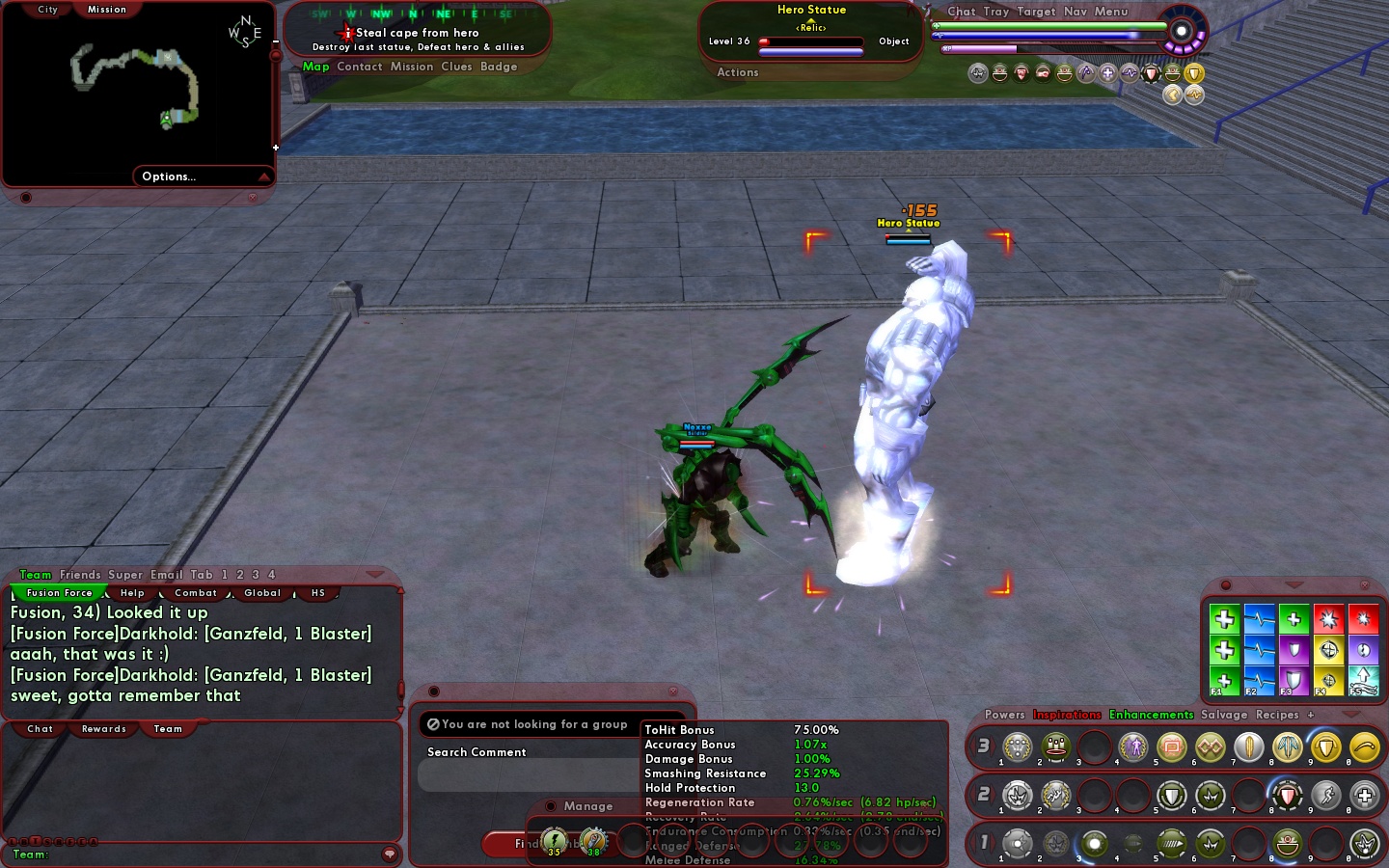Activate the purple figure power in tray 3 slot 4
This screenshot has width=1389, height=868.
(1132, 747)
